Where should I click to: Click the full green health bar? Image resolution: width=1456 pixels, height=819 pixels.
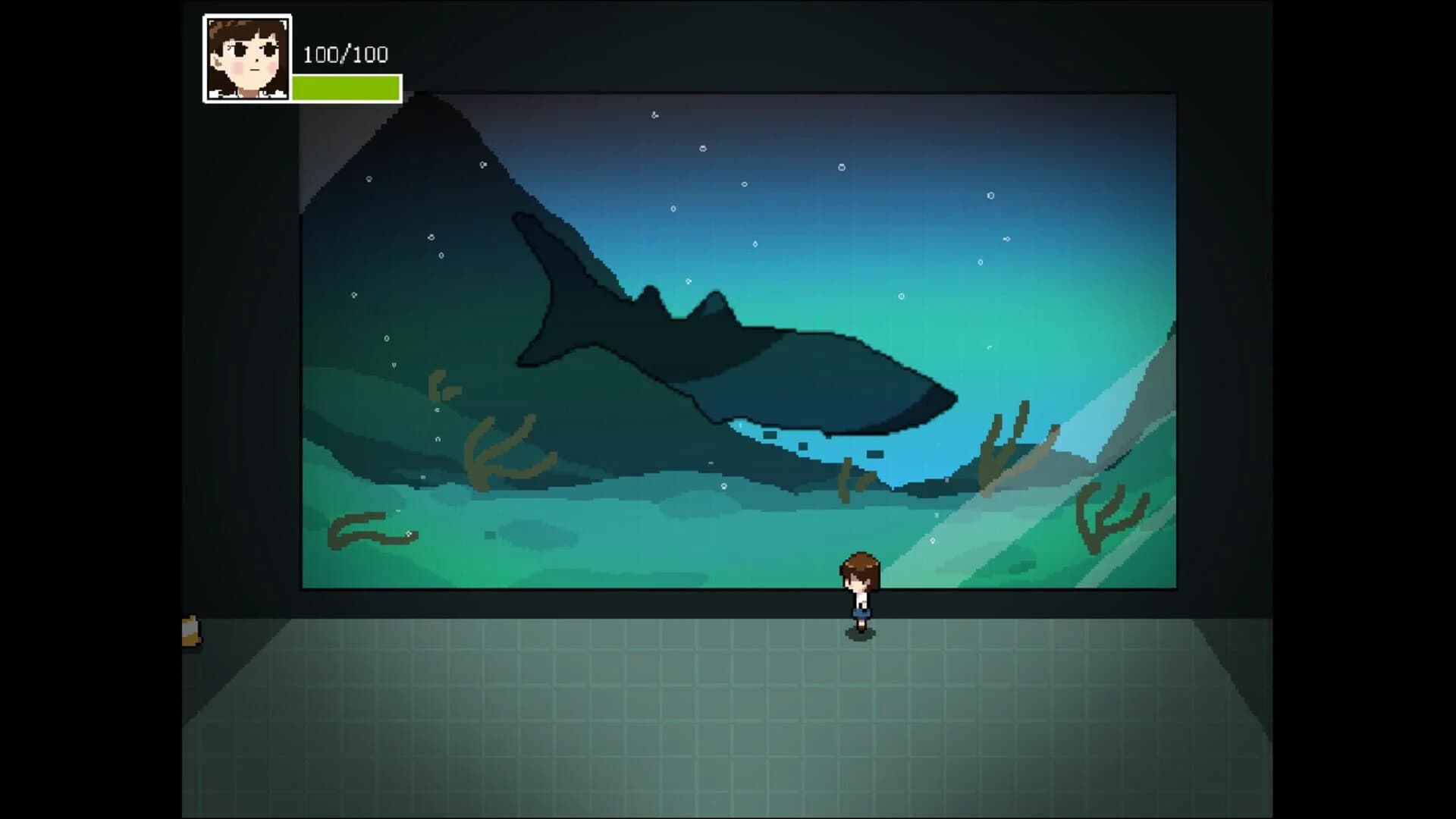[x=345, y=86]
